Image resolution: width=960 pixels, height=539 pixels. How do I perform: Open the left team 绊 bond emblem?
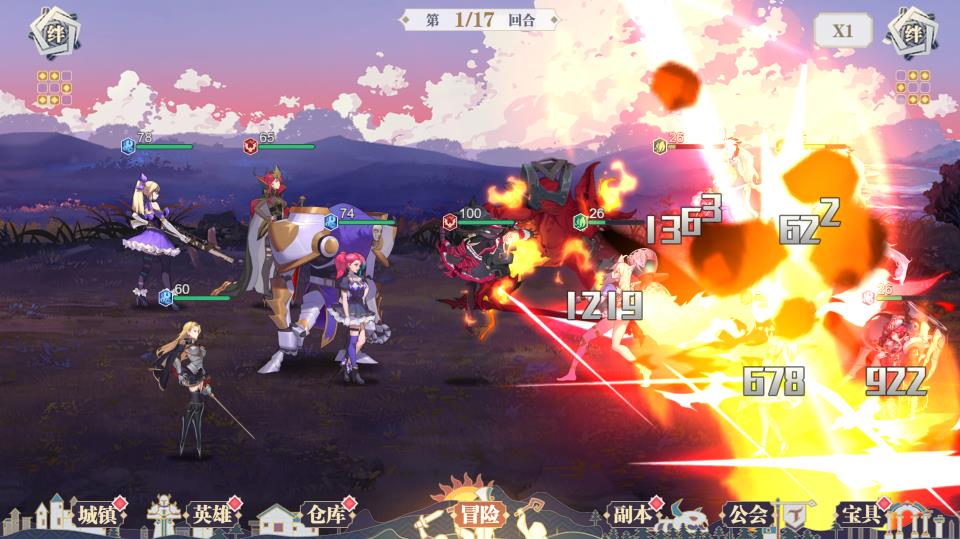[x=48, y=33]
